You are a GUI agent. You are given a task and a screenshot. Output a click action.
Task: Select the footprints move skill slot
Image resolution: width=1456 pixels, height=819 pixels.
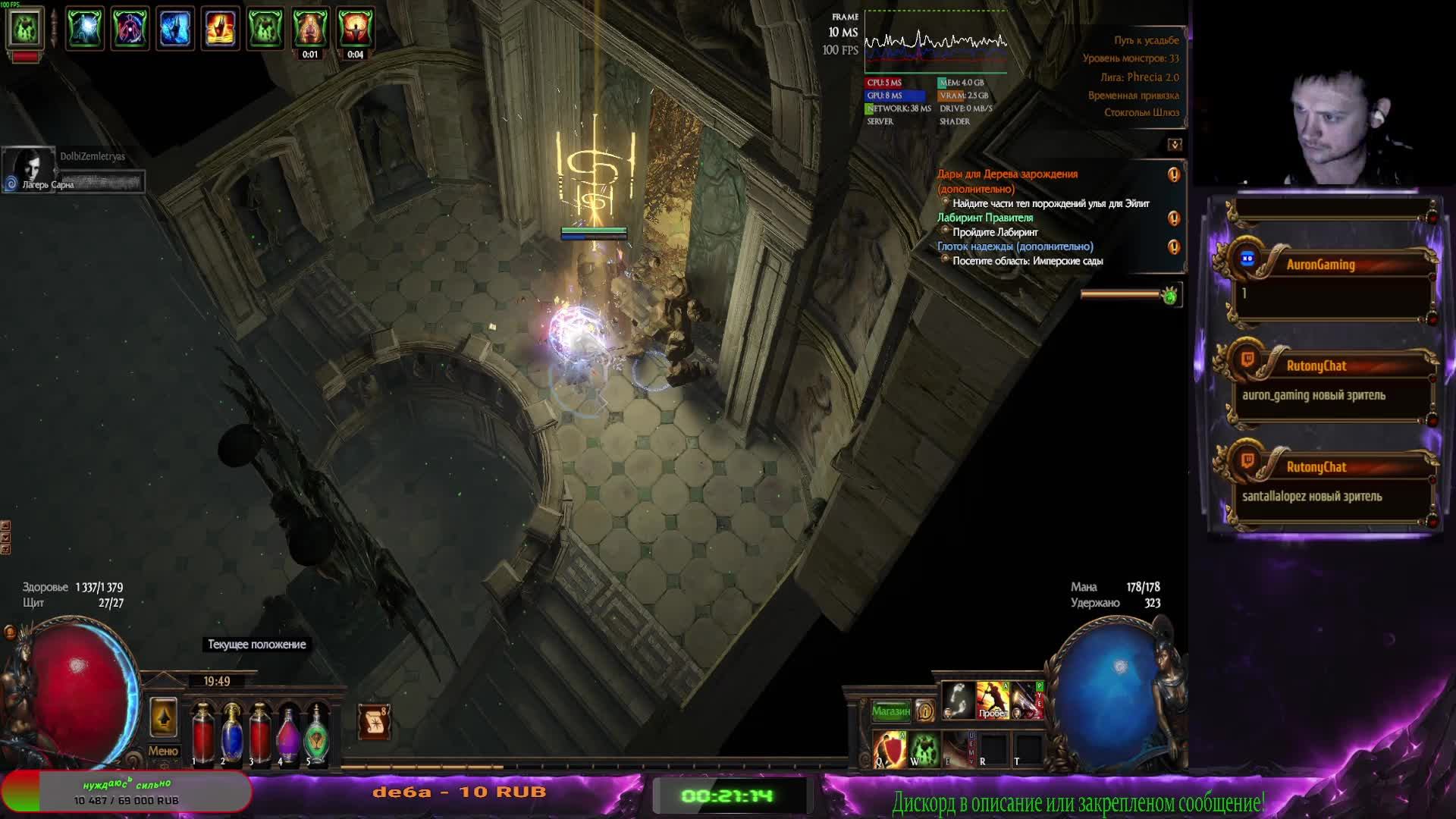click(957, 699)
